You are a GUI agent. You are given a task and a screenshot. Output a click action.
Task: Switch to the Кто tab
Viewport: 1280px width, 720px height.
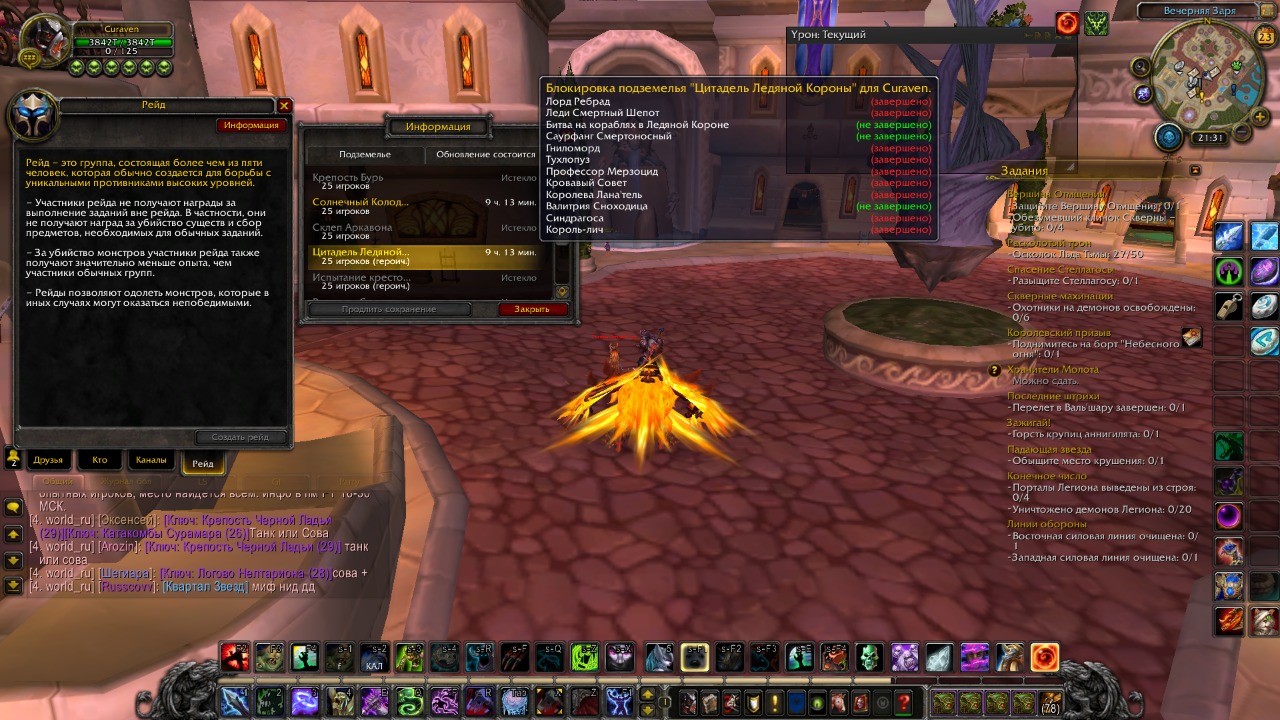[100, 460]
